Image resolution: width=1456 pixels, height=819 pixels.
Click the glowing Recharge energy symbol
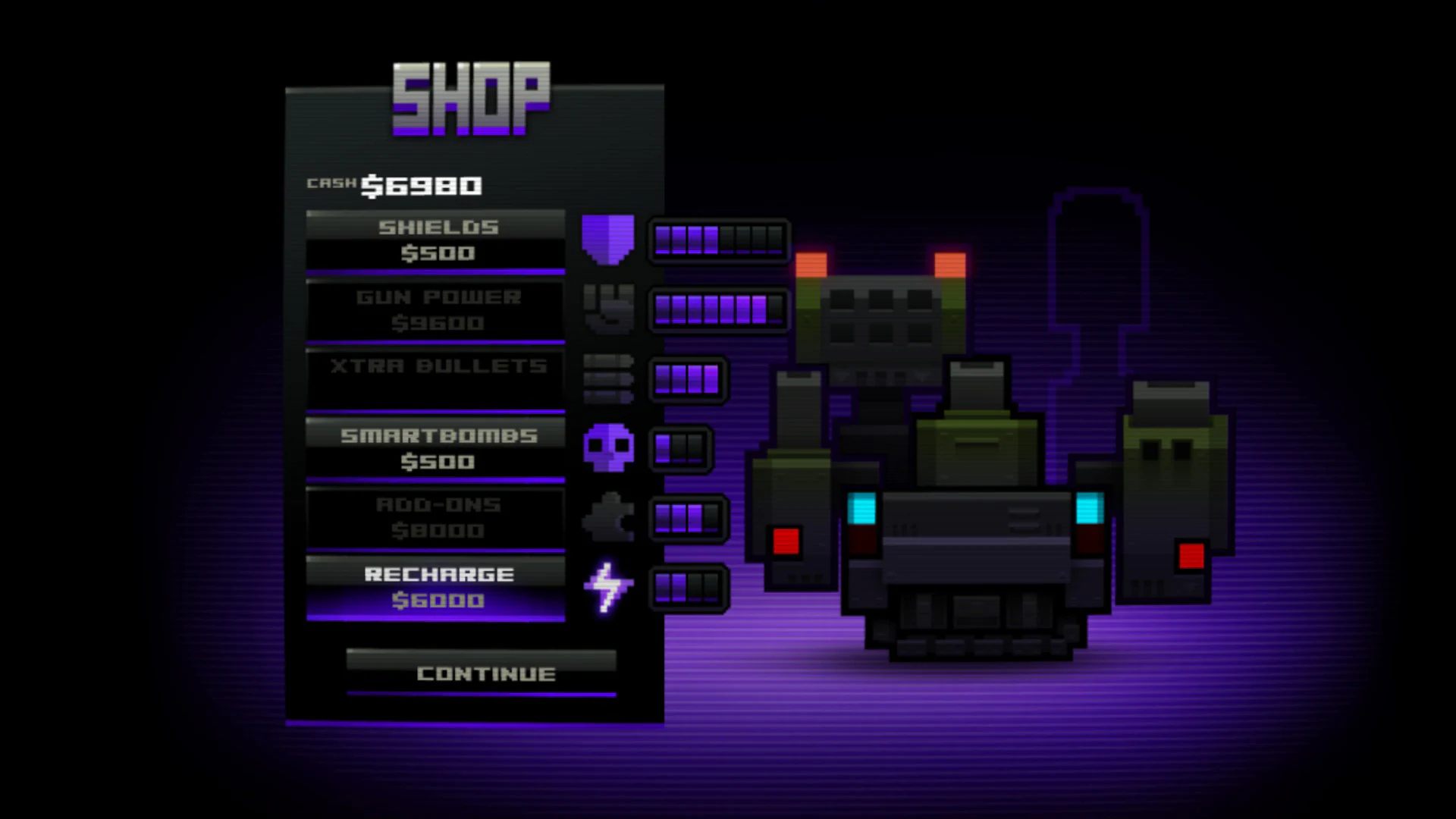coord(607,588)
